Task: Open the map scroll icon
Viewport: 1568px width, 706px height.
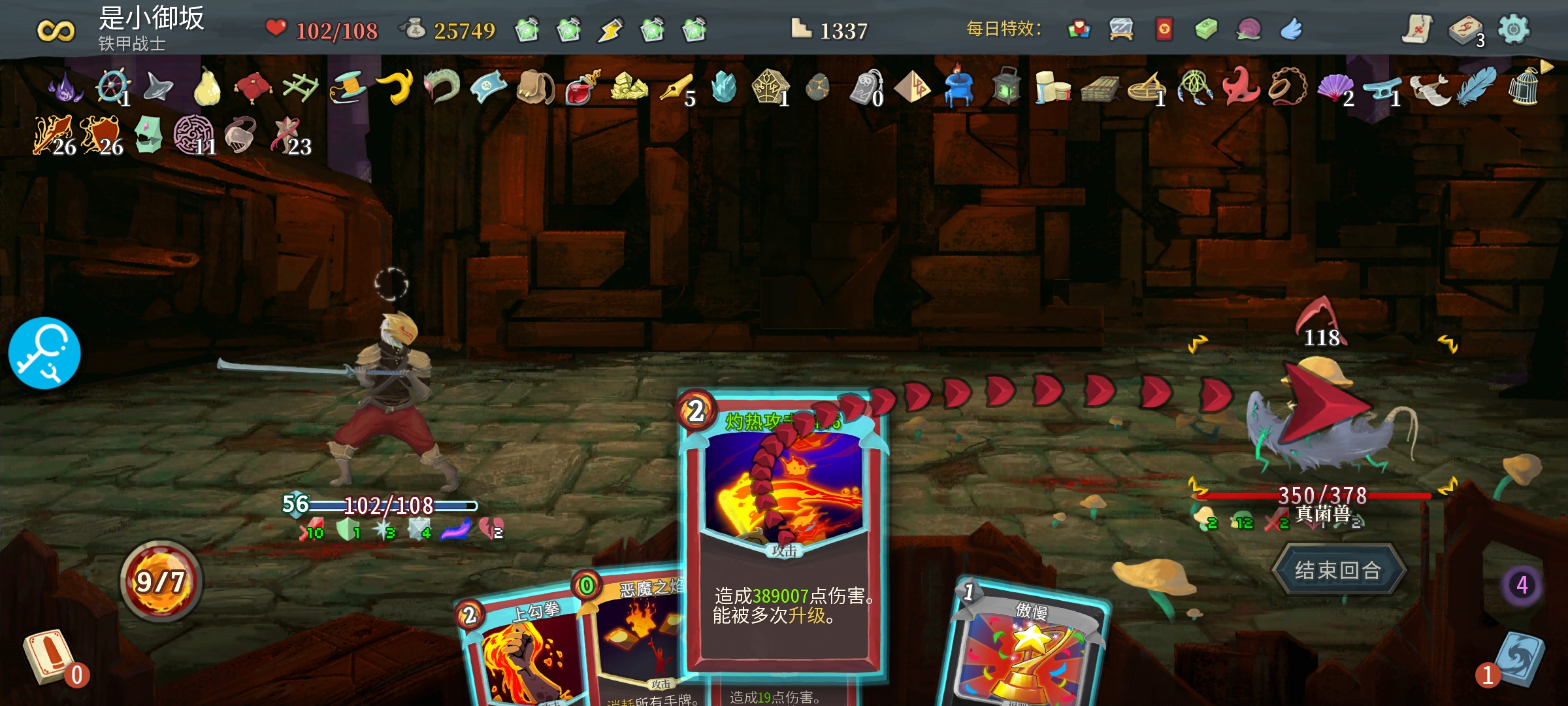Action: coord(1417,29)
